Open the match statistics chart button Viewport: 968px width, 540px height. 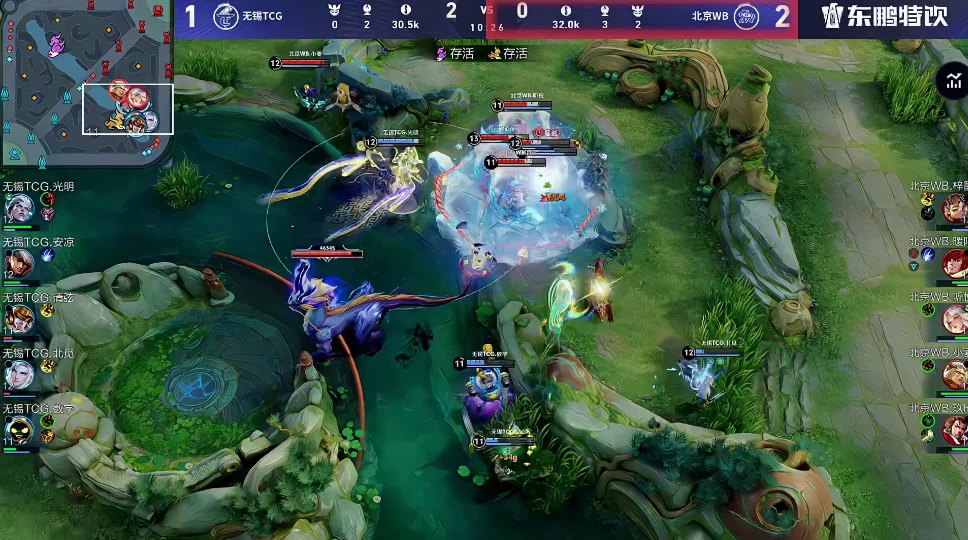pyautogui.click(x=951, y=82)
